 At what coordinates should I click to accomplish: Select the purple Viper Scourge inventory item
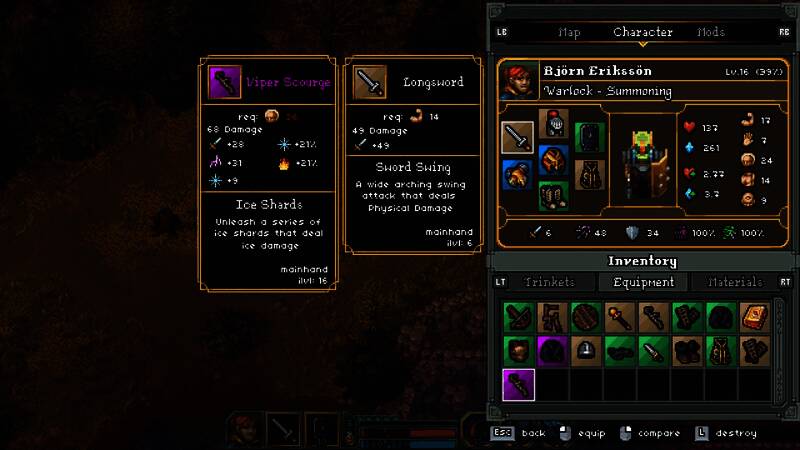[x=518, y=384]
